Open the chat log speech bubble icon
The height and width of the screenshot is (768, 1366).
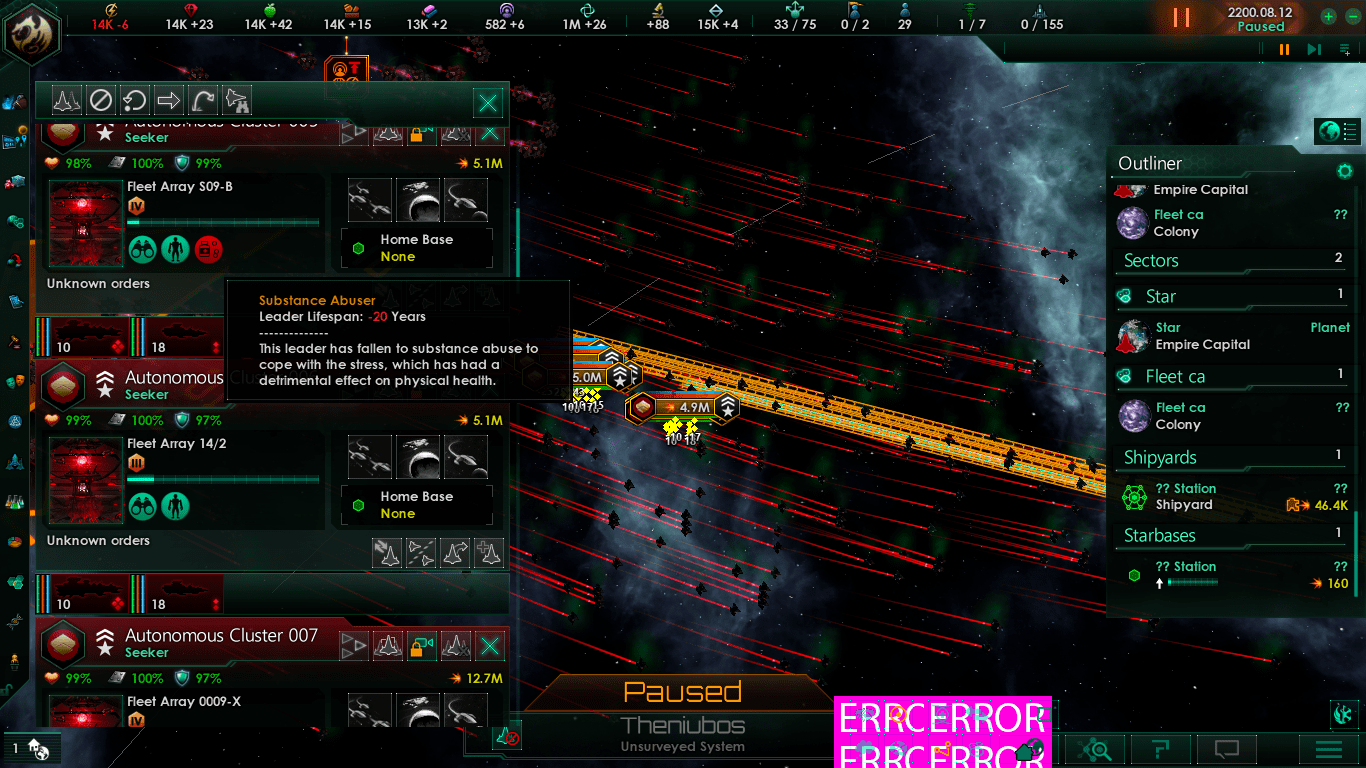[x=1226, y=748]
